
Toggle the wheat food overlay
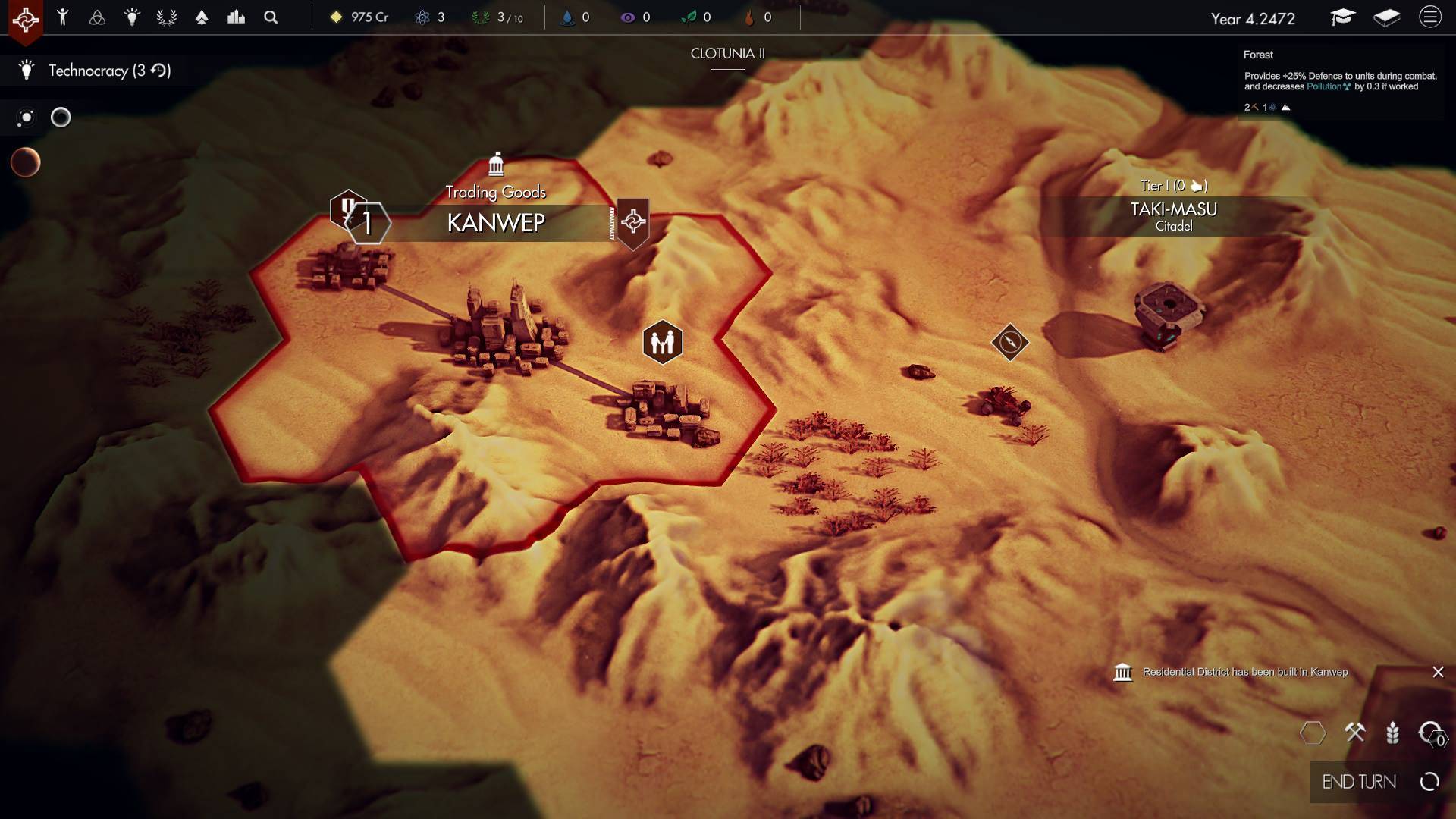(x=1392, y=733)
